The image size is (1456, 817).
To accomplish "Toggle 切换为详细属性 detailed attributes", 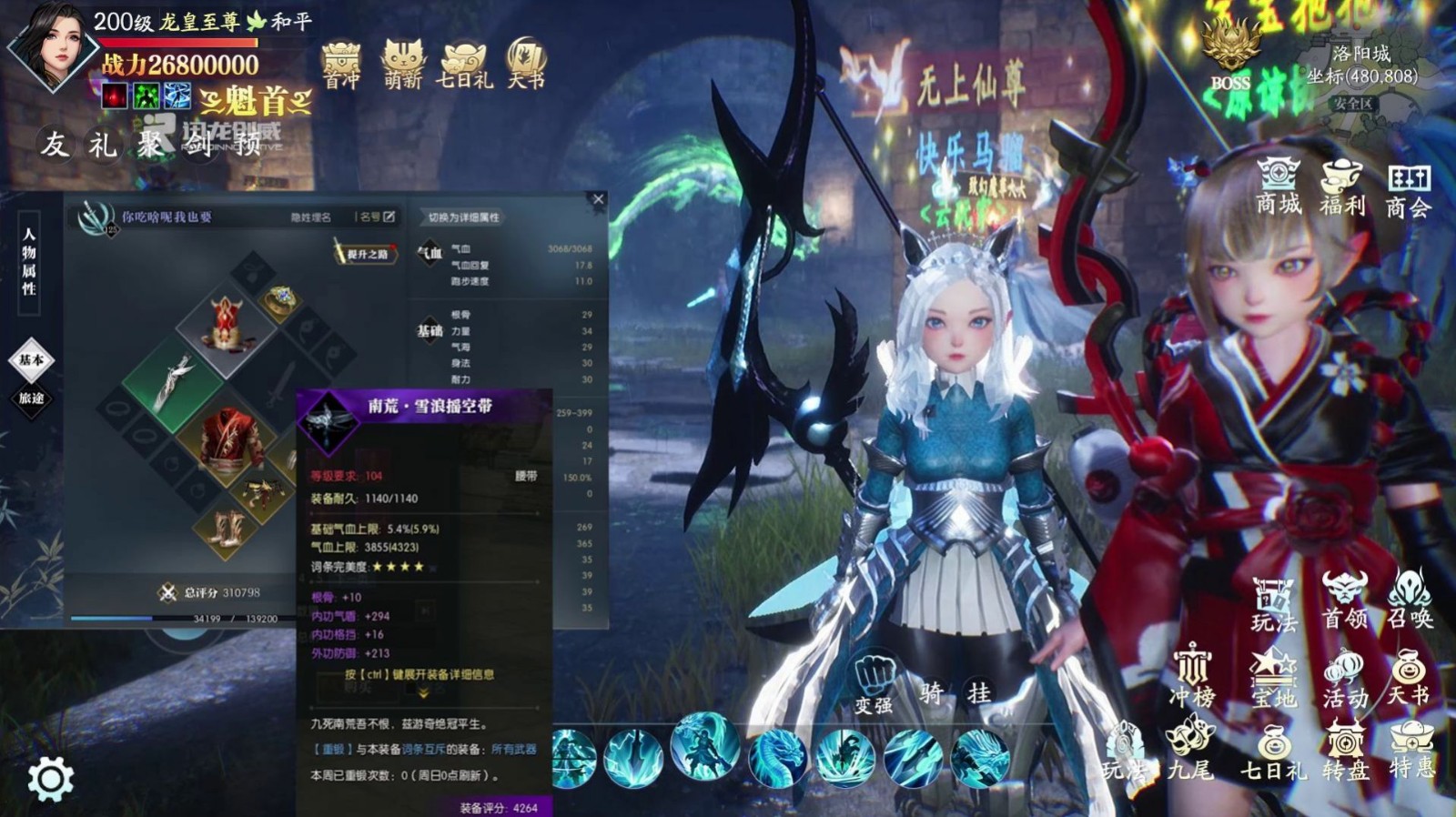I will (x=463, y=217).
